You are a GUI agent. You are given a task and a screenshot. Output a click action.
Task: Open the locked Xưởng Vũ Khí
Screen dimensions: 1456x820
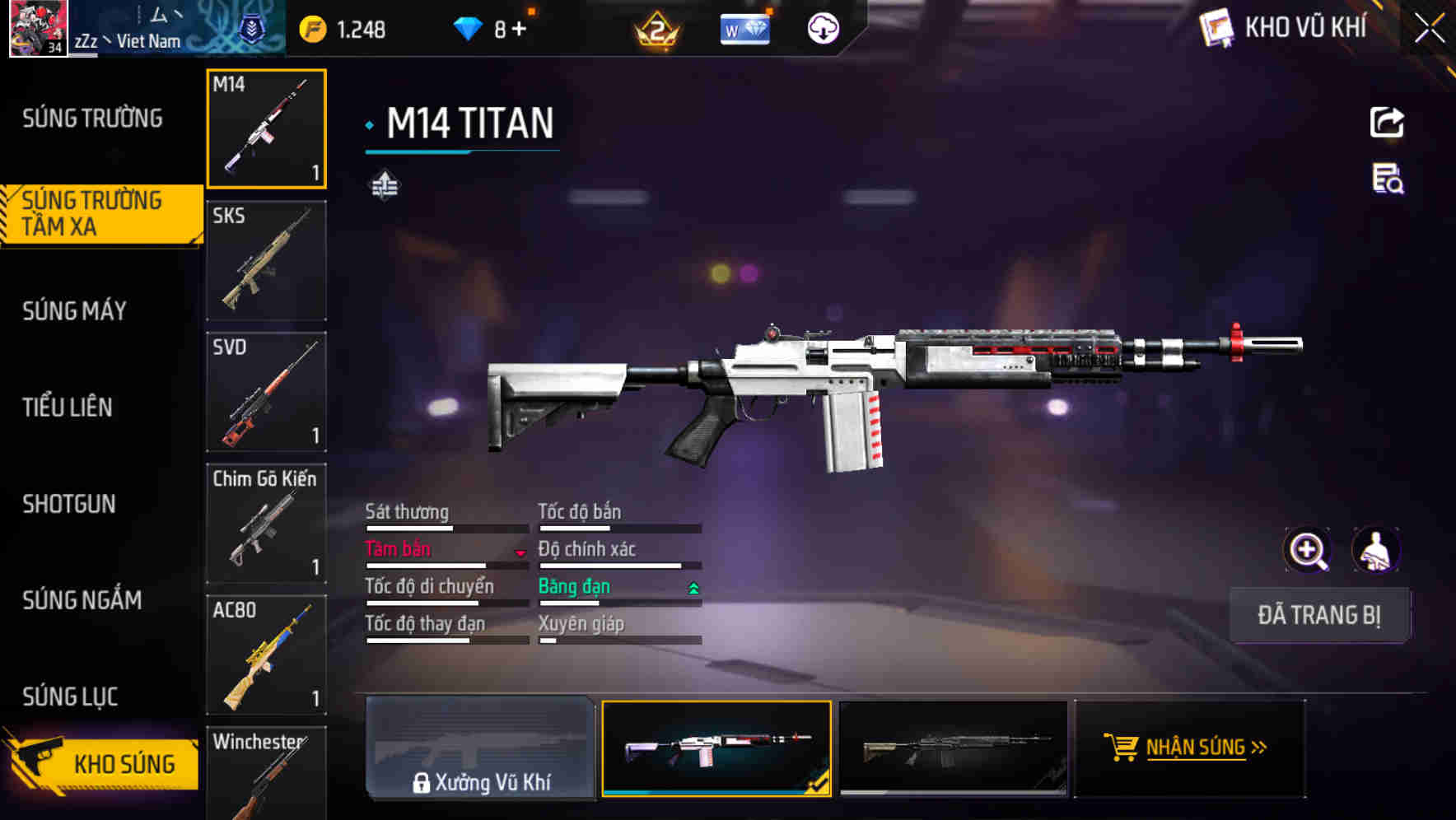480,748
